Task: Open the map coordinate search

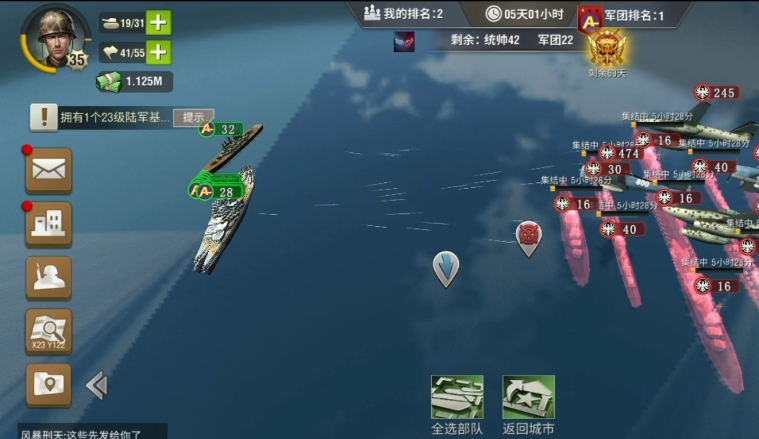Action: [x=48, y=331]
